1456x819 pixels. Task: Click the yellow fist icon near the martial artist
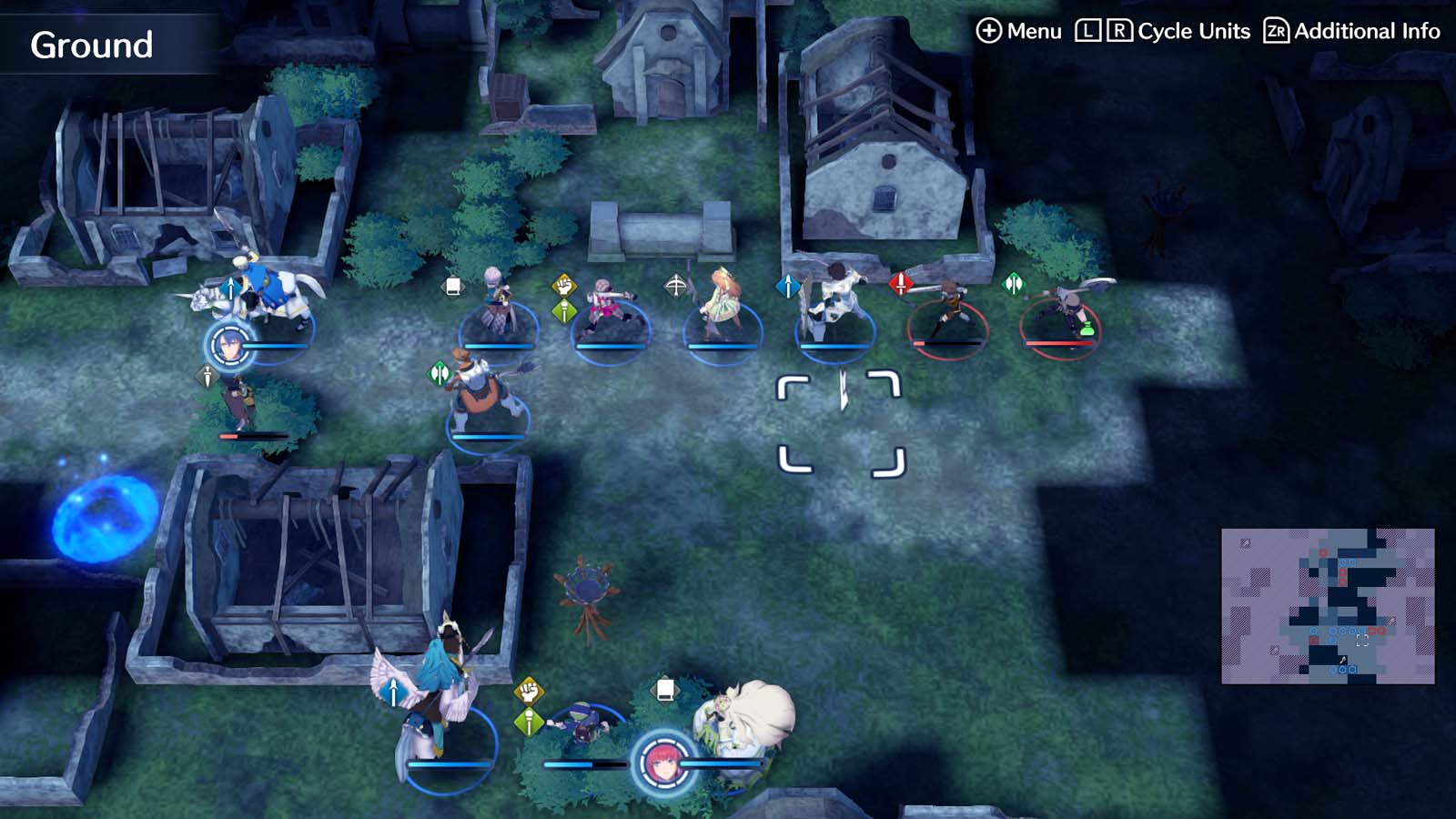(564, 284)
